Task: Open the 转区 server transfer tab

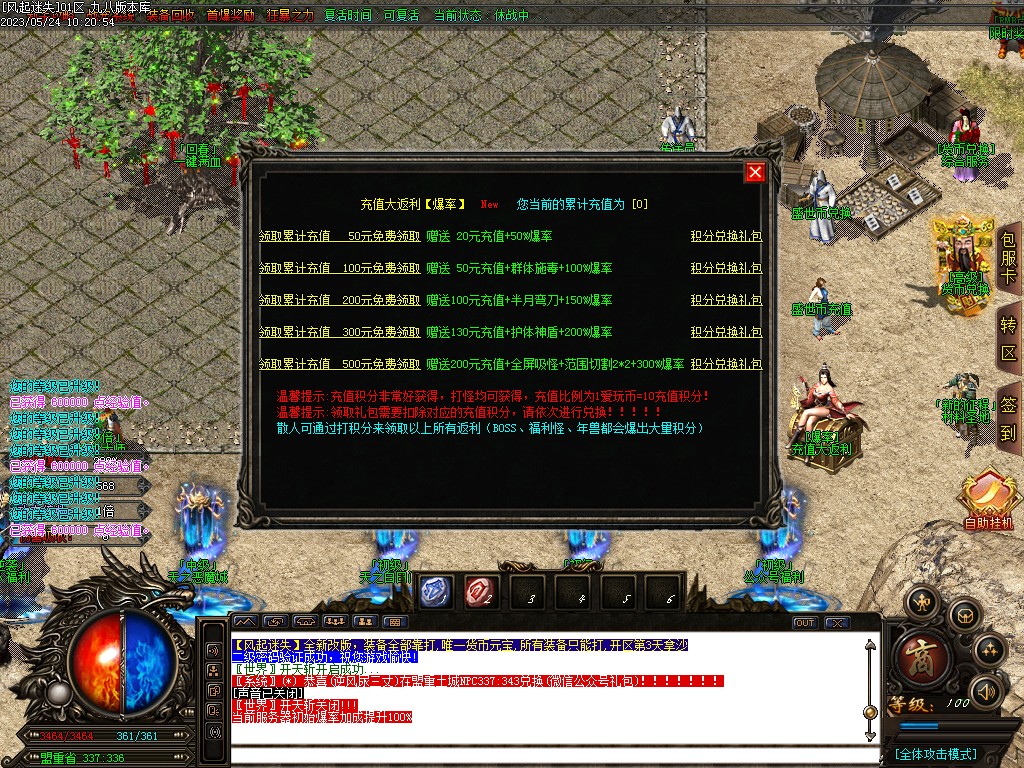Action: pyautogui.click(x=1008, y=338)
